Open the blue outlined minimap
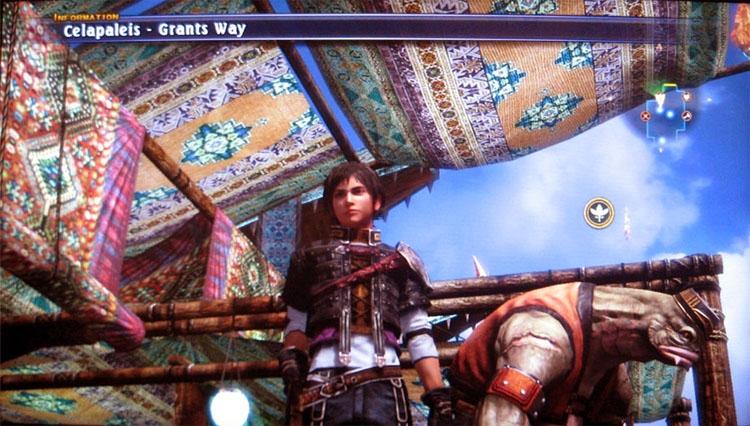Screen dimensions: 750x426 (x=667, y=114)
